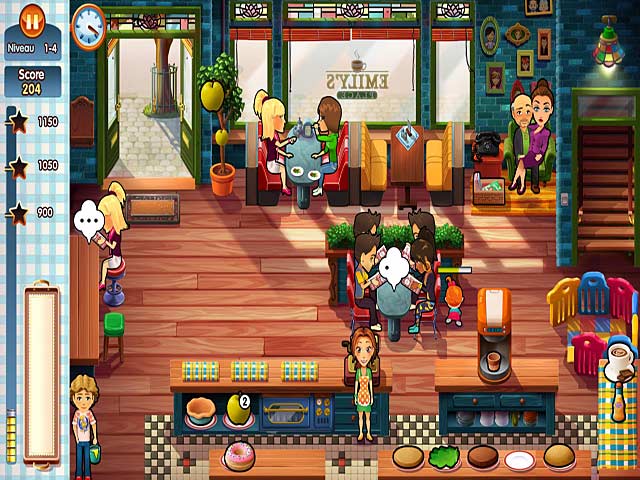Select the pink frosted donut

click(239, 457)
